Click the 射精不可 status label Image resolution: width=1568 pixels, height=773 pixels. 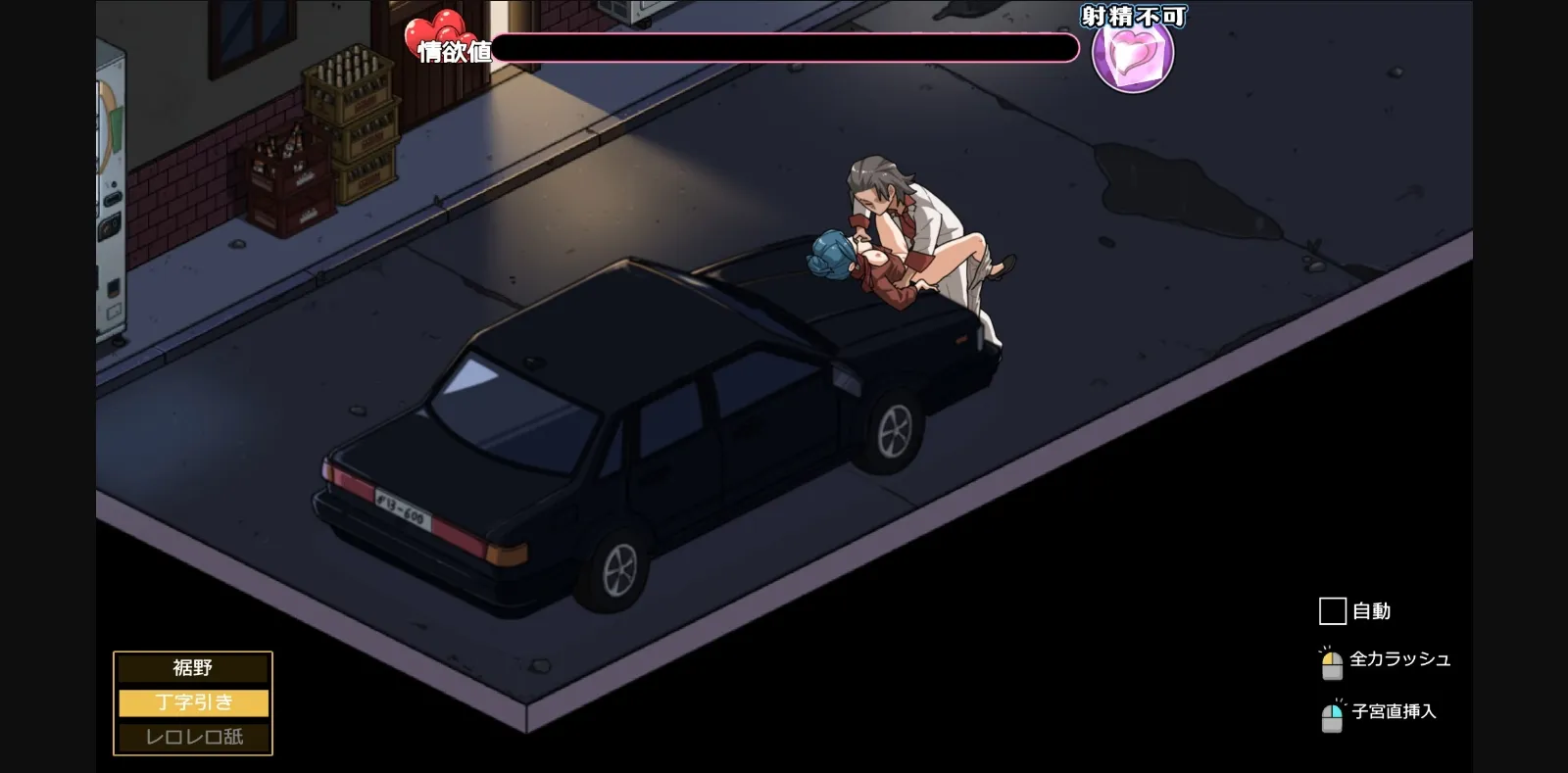coord(1133,16)
